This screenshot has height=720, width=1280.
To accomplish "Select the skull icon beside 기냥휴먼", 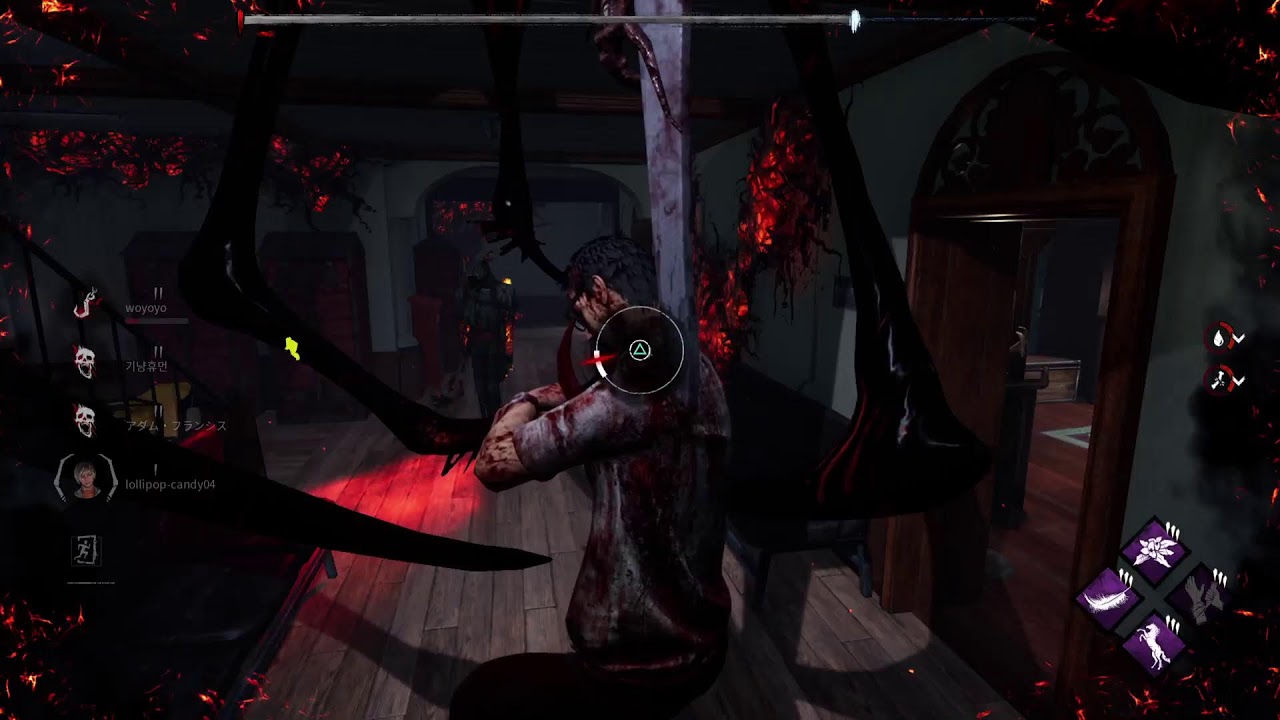I will (x=86, y=362).
